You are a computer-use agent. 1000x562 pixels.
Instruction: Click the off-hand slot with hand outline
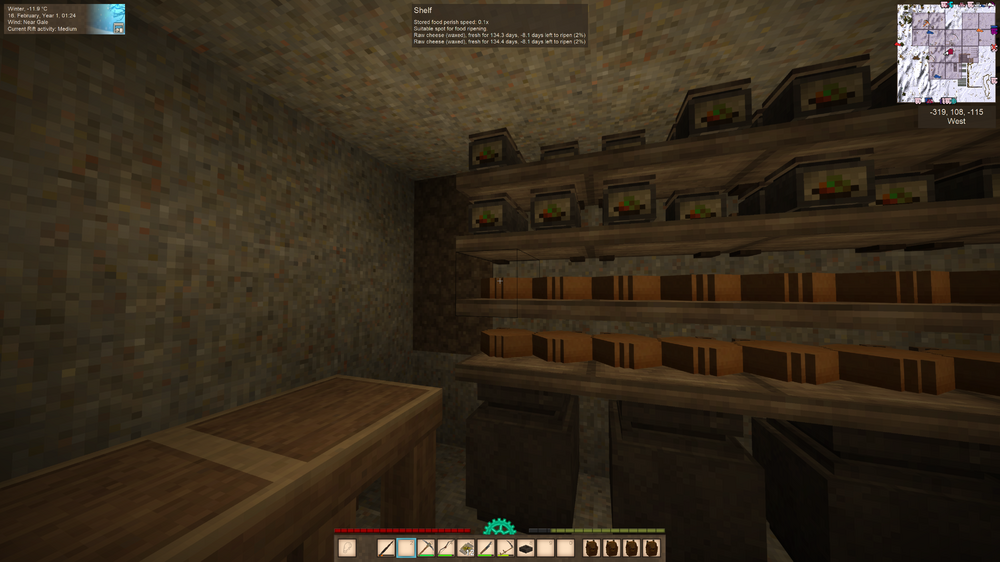click(347, 548)
